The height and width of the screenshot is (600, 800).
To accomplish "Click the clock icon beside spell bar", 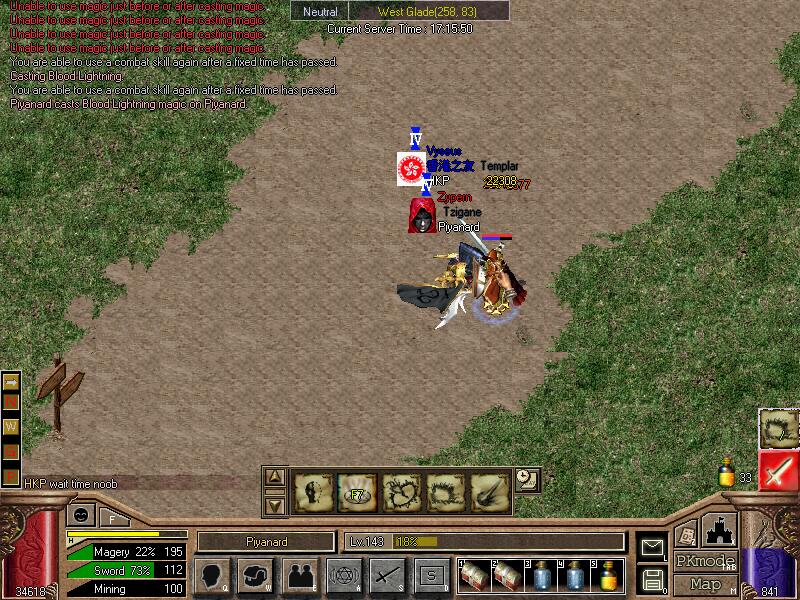I will click(528, 479).
